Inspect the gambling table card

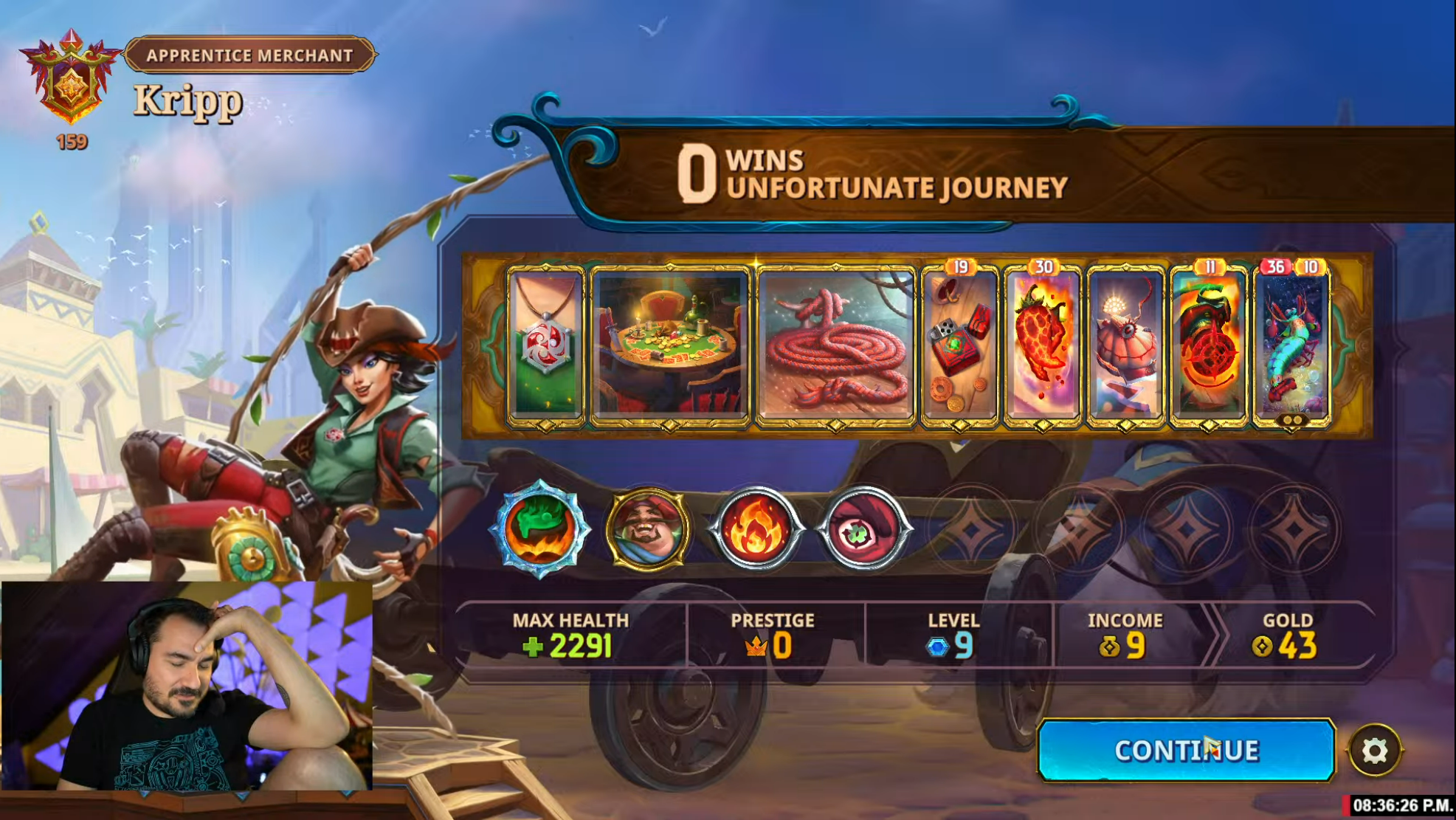click(x=670, y=345)
